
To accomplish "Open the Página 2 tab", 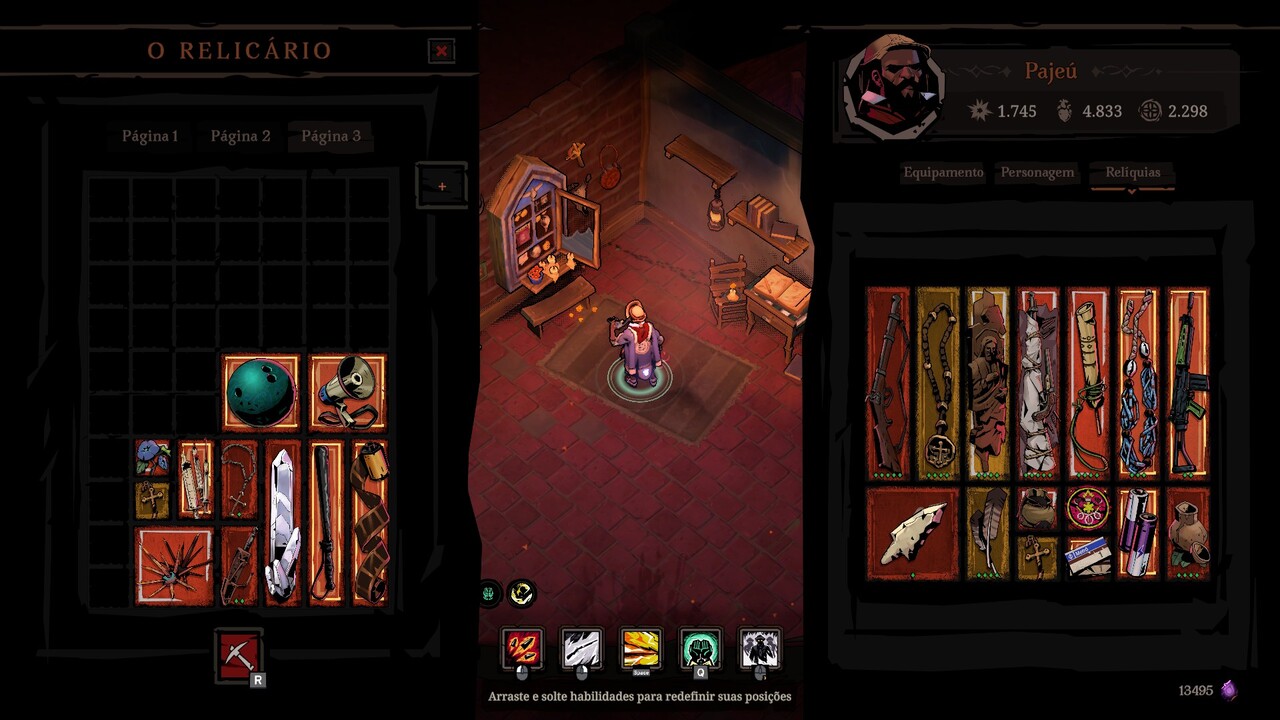I will pos(240,136).
